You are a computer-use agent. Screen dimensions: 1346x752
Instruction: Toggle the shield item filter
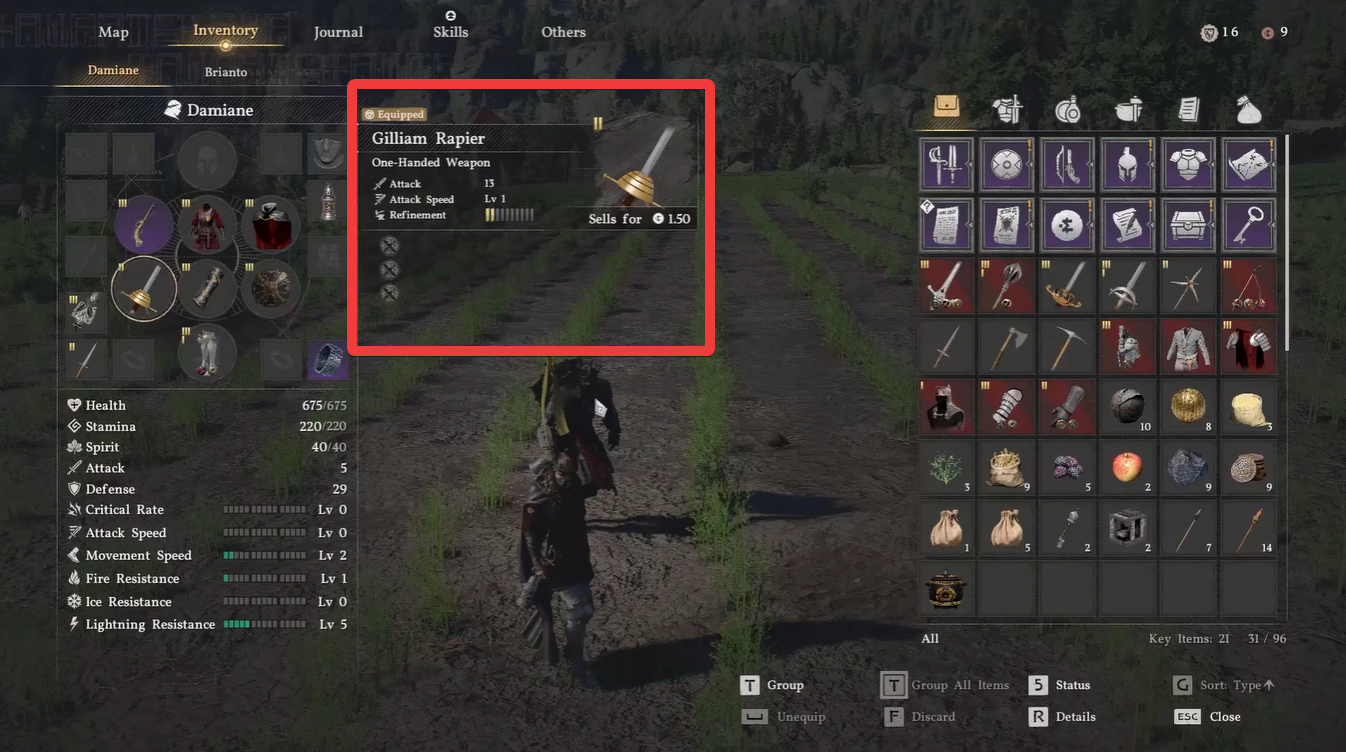[1006, 164]
